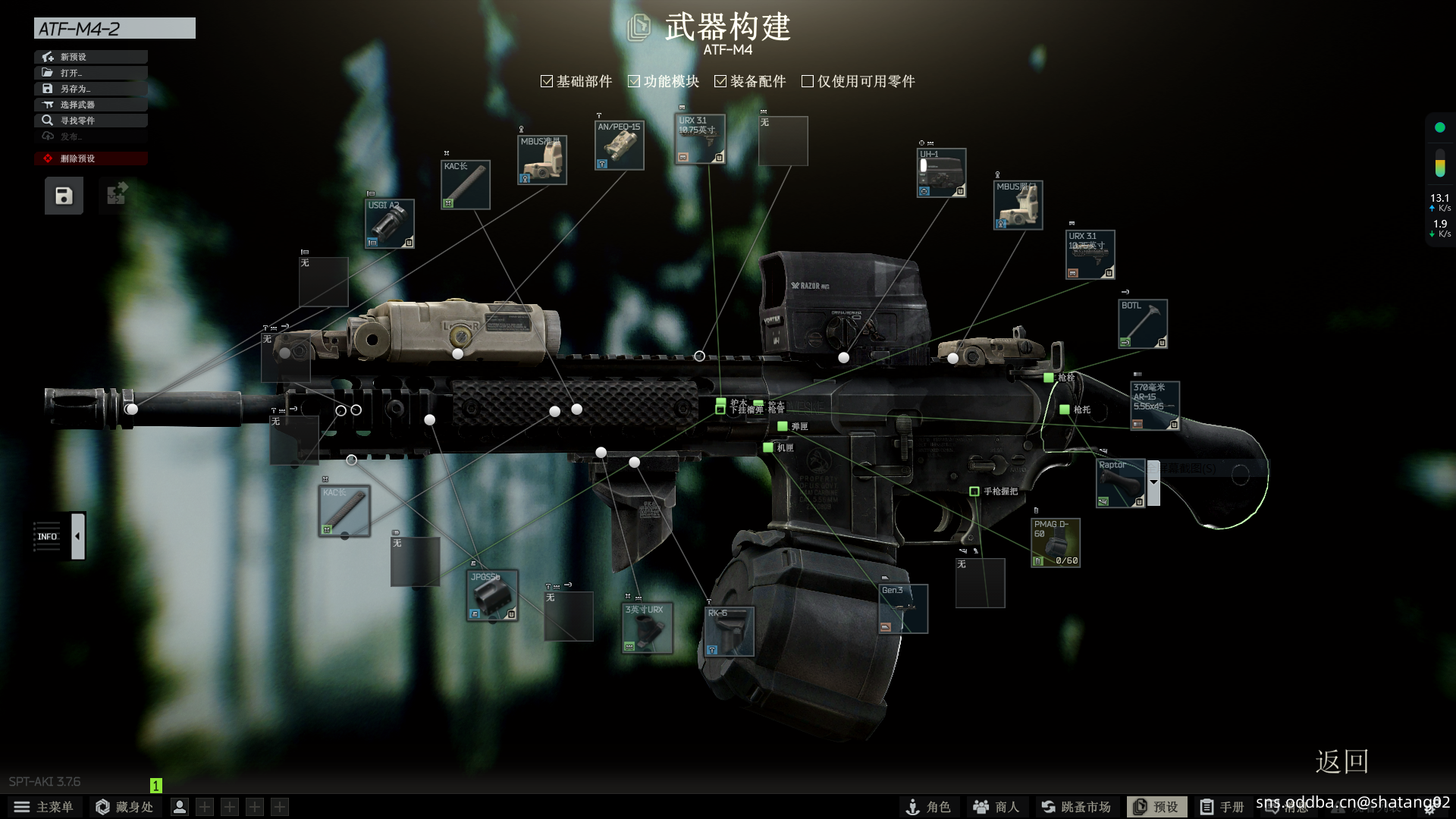The image size is (1456, 819).
Task: Open the 角色 character icon in bottom bar
Action: tap(930, 807)
